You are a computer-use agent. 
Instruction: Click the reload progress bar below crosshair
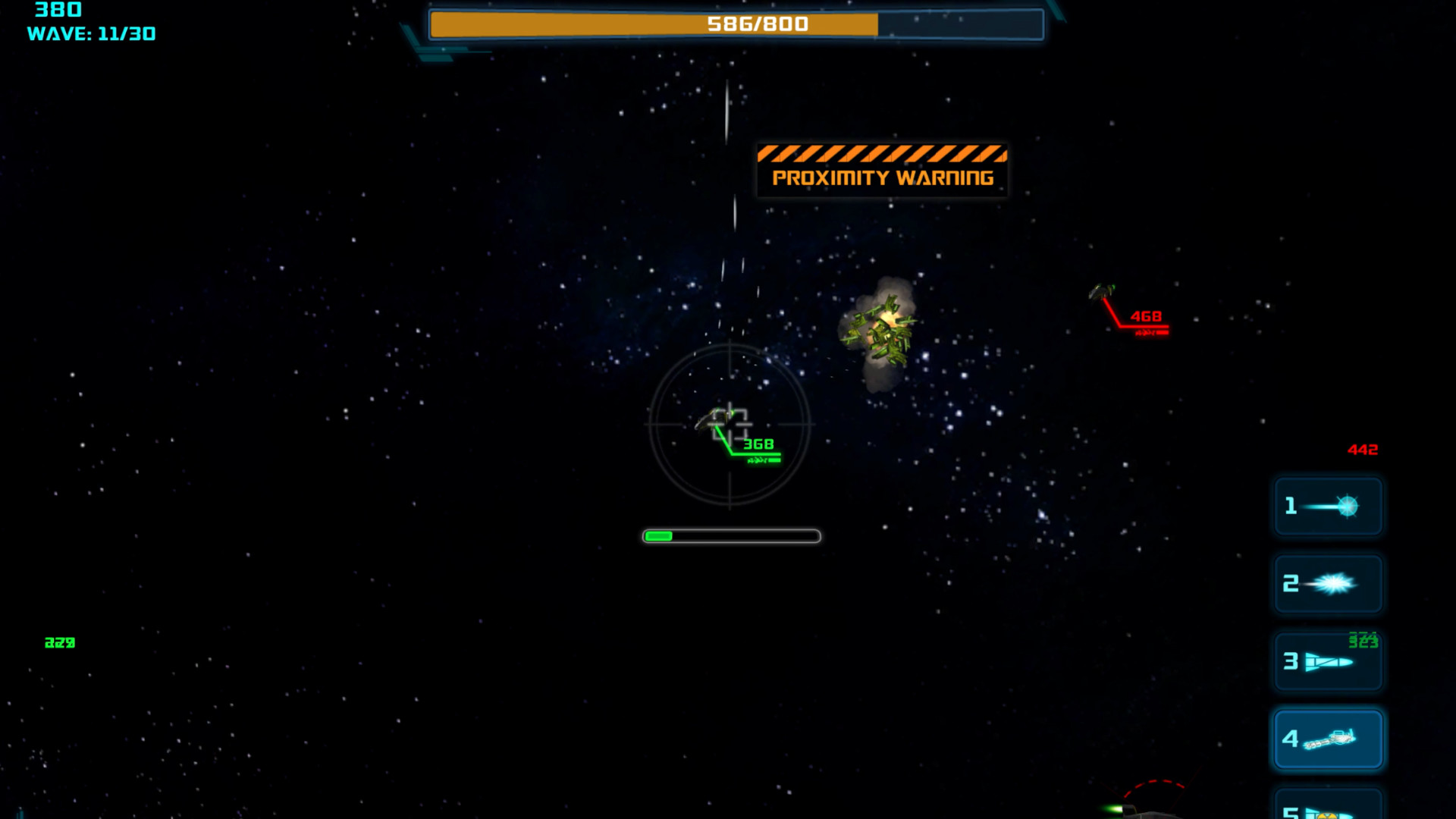click(730, 536)
